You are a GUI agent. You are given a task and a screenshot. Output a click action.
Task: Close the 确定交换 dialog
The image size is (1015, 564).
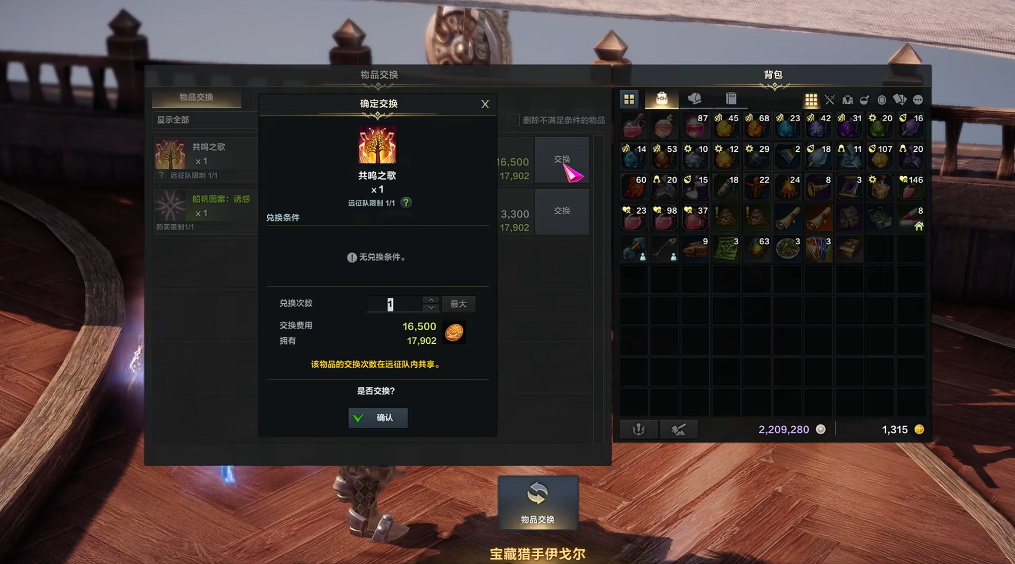pos(485,104)
